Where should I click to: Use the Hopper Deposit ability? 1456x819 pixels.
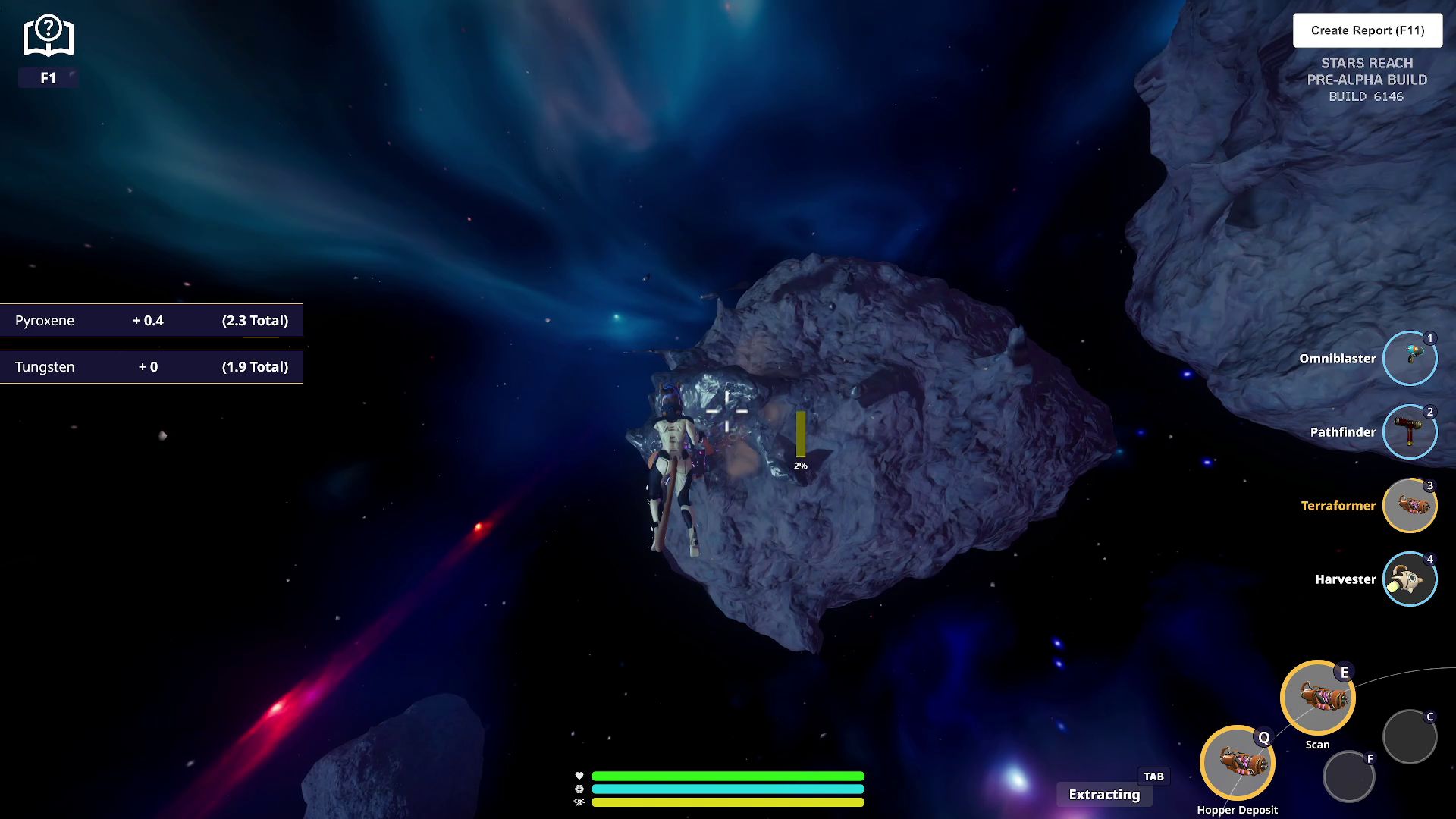tap(1237, 763)
